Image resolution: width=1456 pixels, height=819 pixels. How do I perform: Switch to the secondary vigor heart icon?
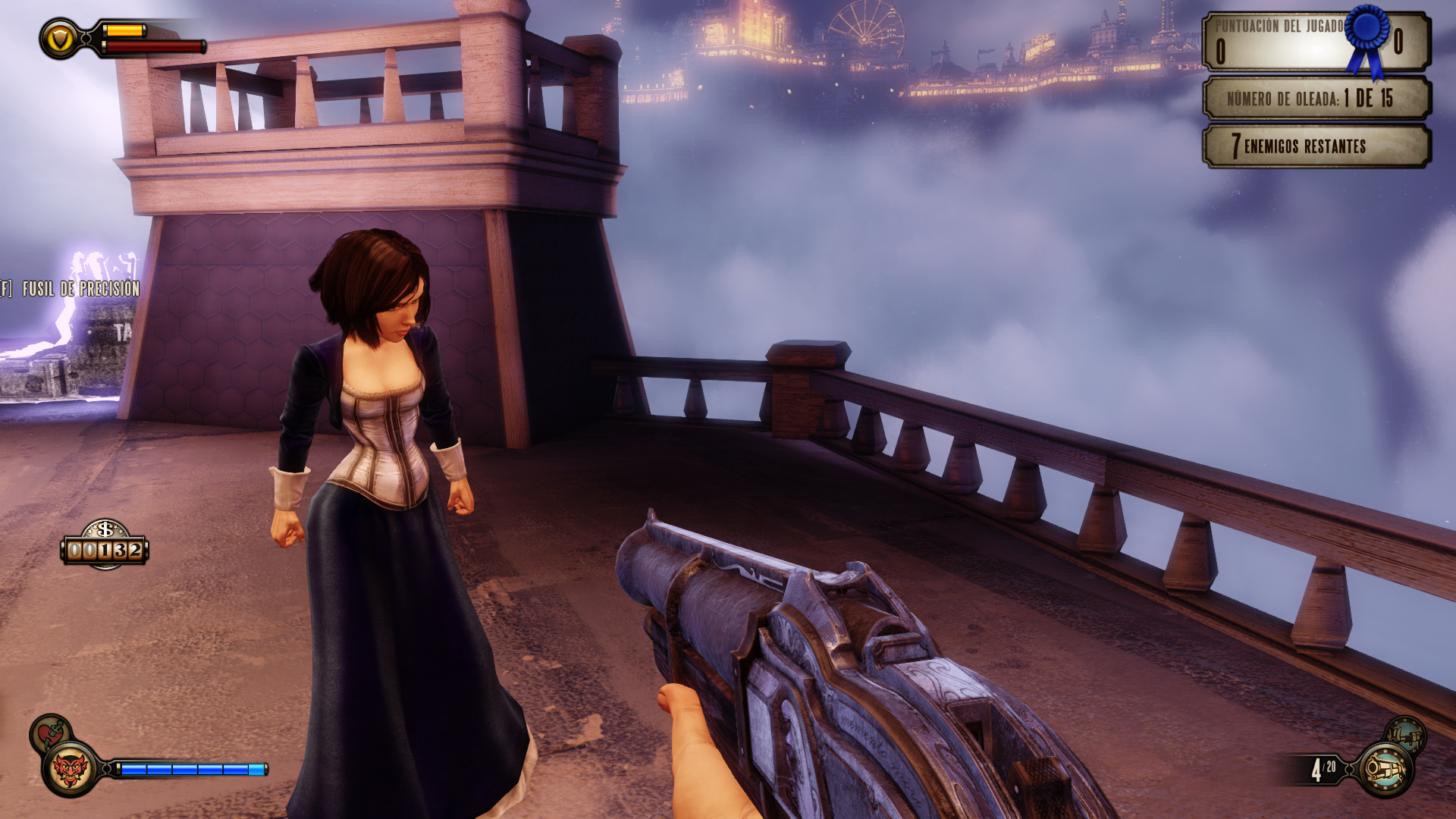coord(50,733)
